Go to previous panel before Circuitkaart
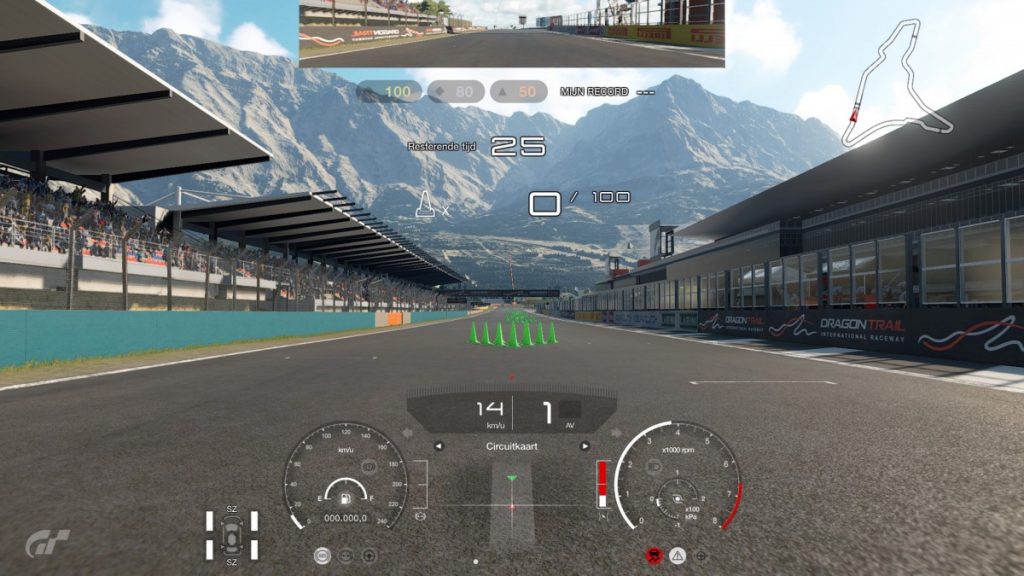 pos(438,446)
